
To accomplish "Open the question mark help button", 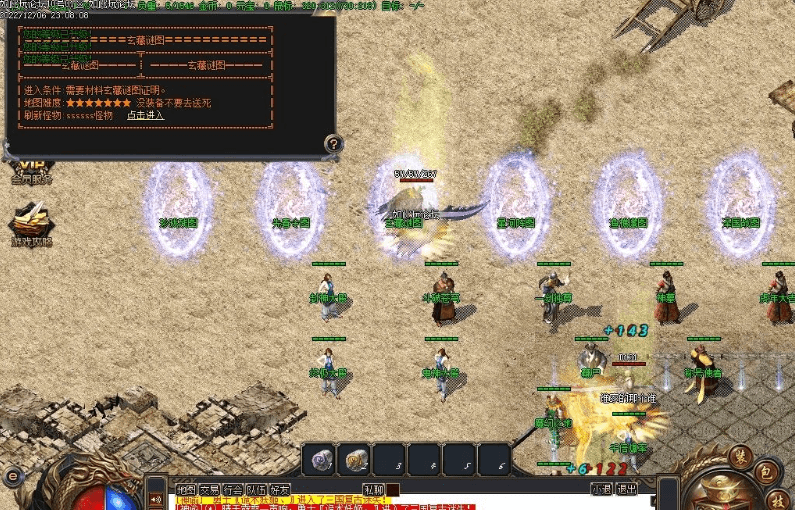I will point(334,144).
